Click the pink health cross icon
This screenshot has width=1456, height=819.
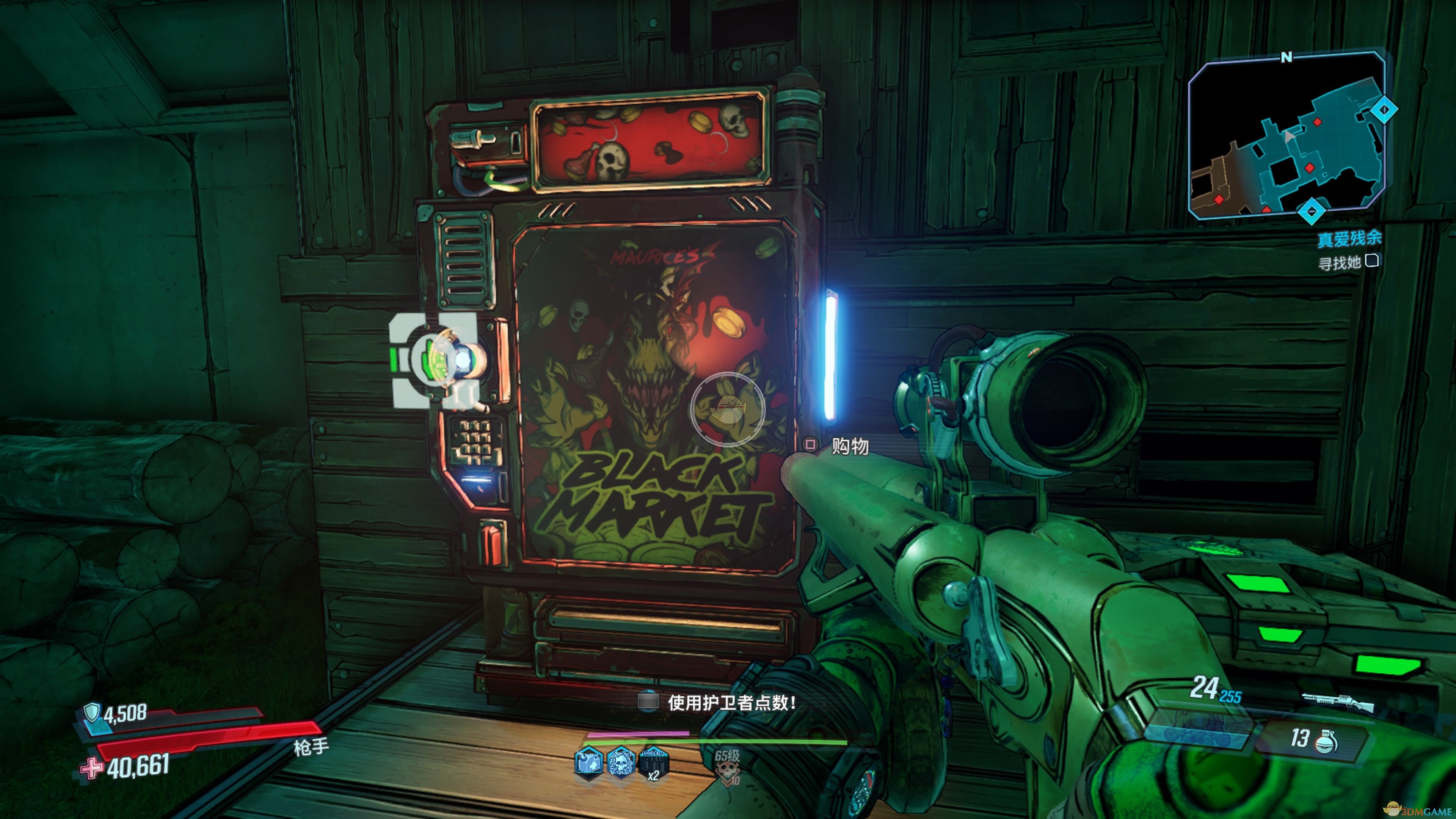[x=91, y=768]
